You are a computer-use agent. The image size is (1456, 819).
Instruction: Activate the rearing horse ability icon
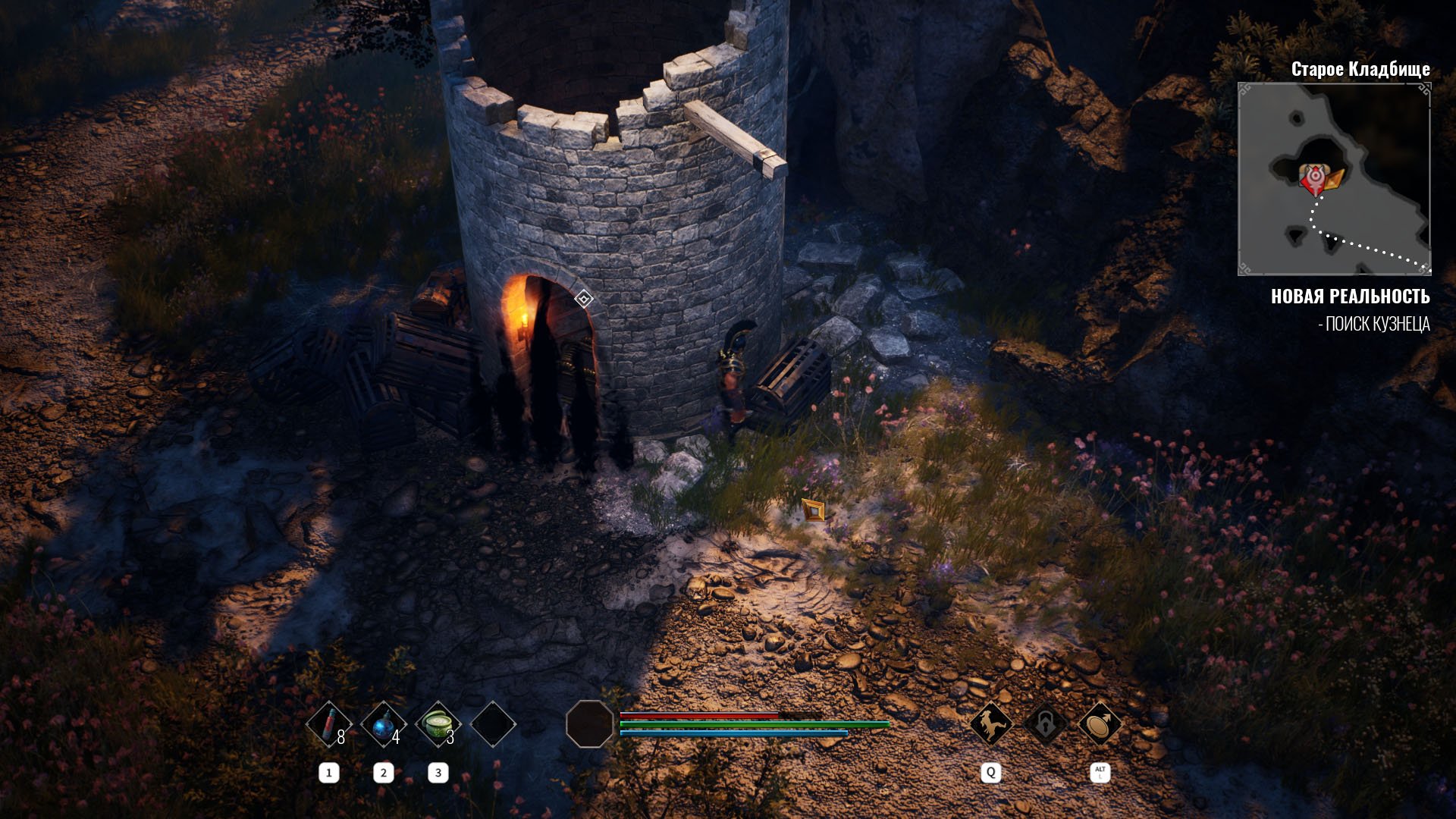click(x=991, y=724)
